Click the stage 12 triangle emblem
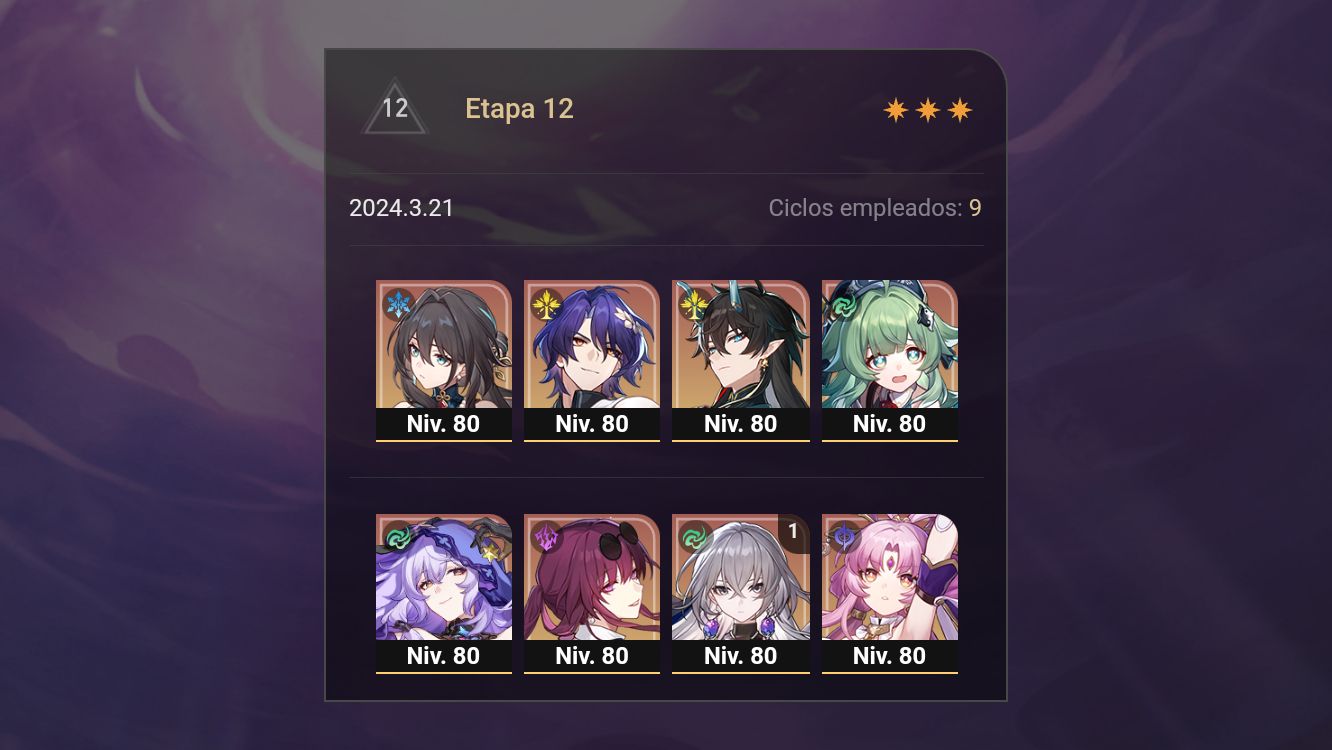Image resolution: width=1332 pixels, height=750 pixels. [395, 108]
